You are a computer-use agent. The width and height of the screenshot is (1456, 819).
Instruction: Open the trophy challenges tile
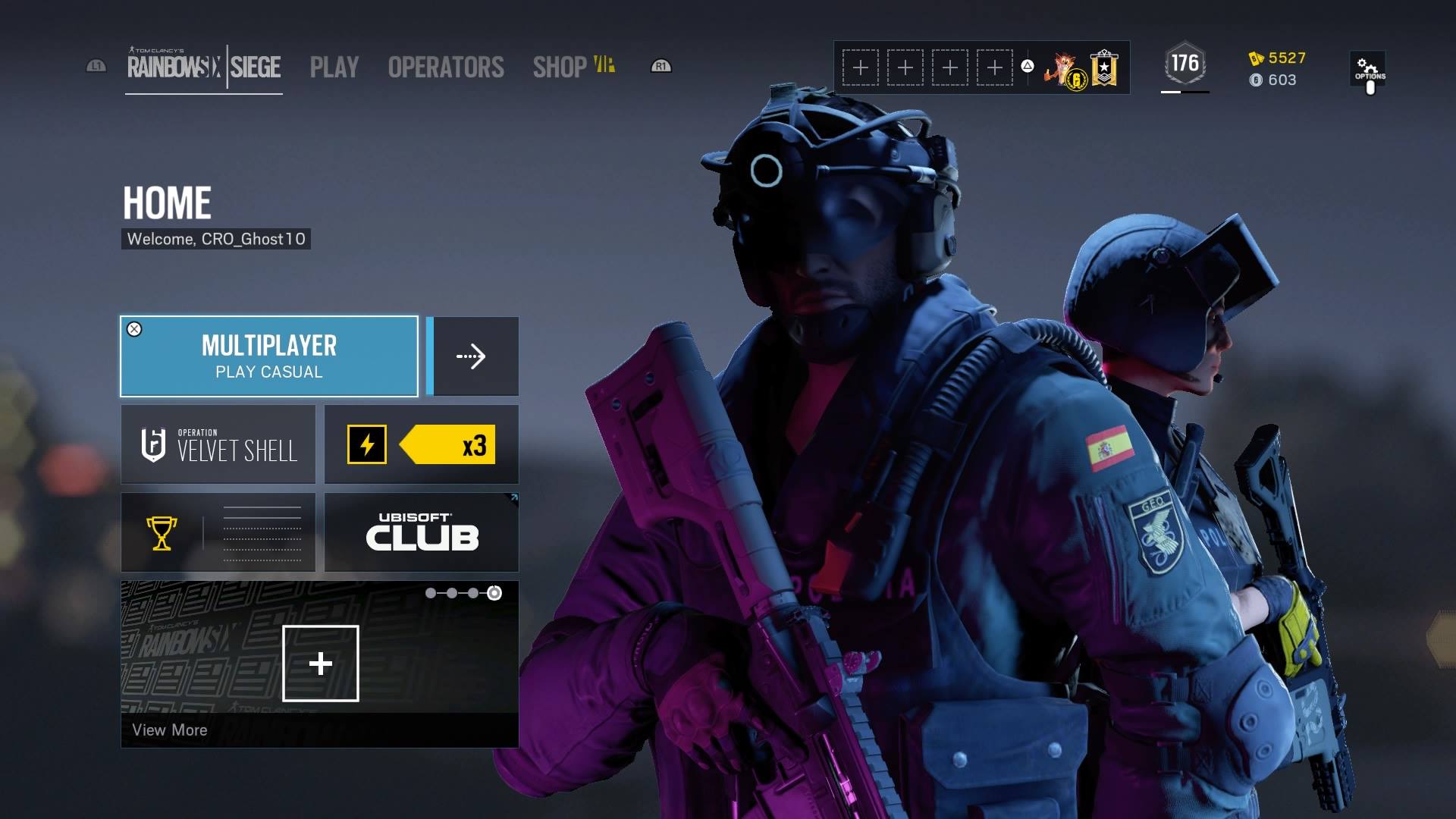(x=218, y=533)
